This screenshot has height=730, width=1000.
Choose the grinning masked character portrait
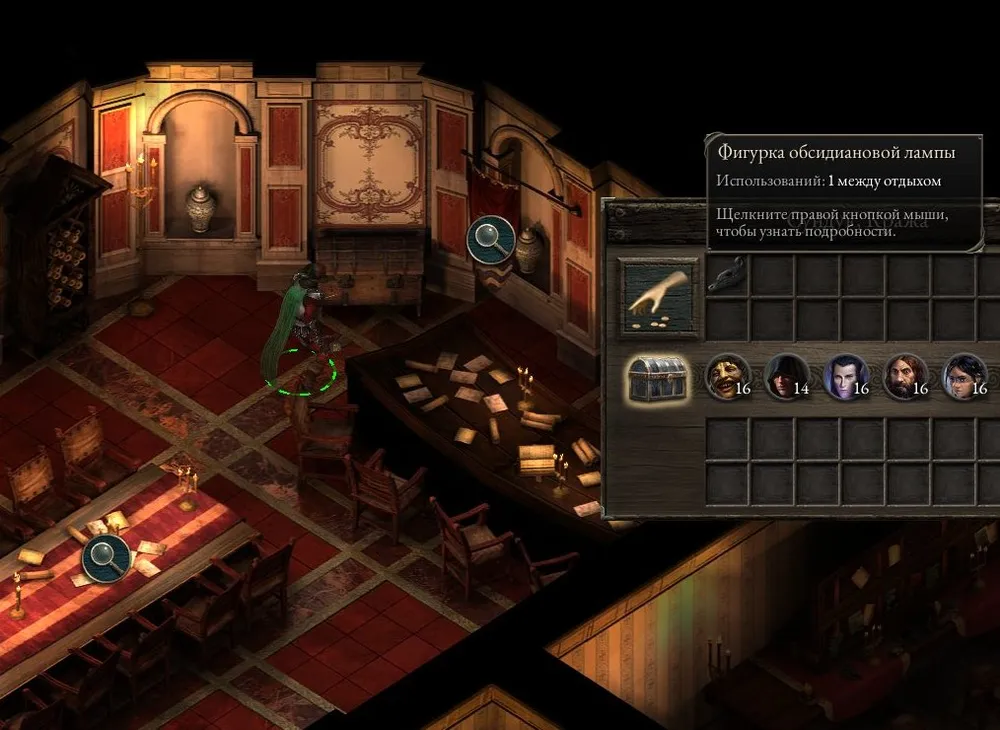click(726, 376)
